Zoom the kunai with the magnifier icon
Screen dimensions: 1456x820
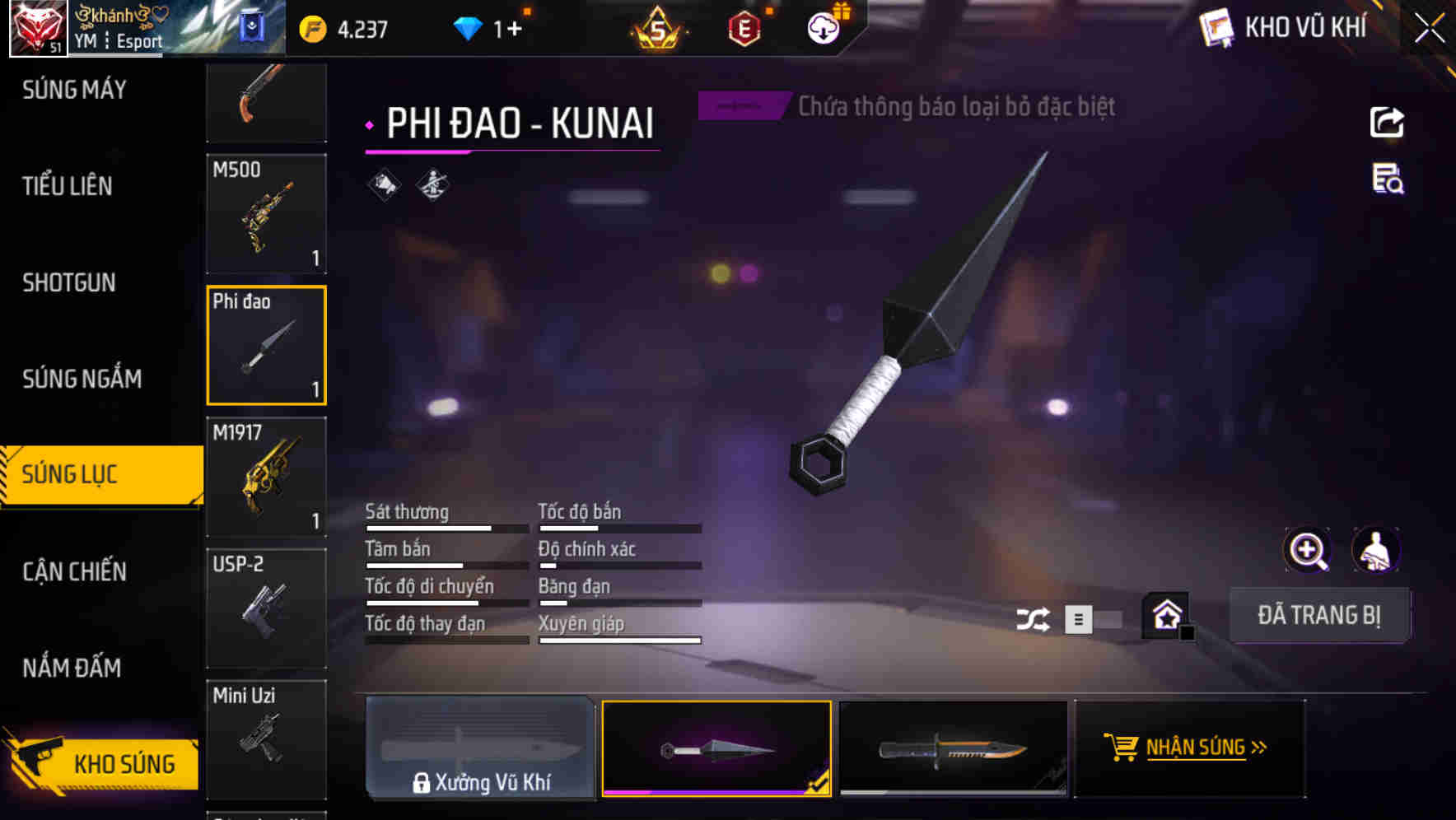tap(1309, 550)
